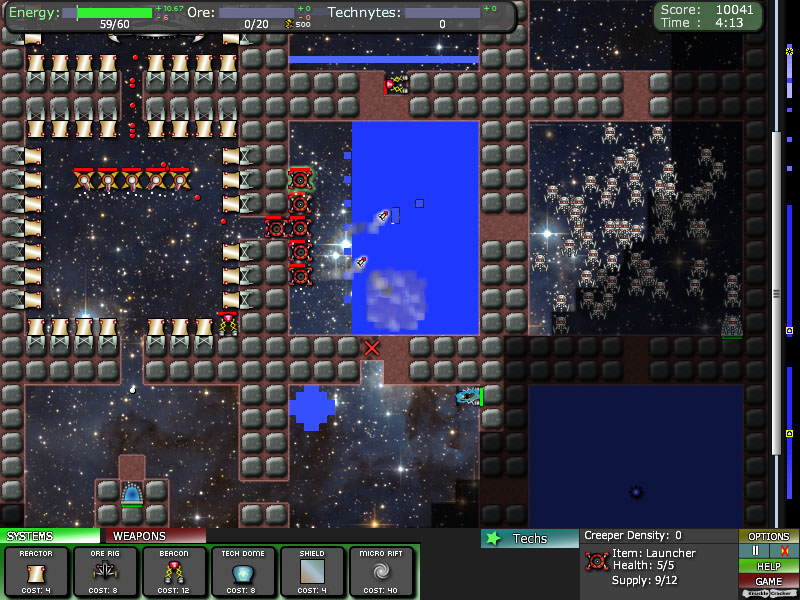Screen dimensions: 800x600
Task: Open the Options menu
Action: pos(768,536)
